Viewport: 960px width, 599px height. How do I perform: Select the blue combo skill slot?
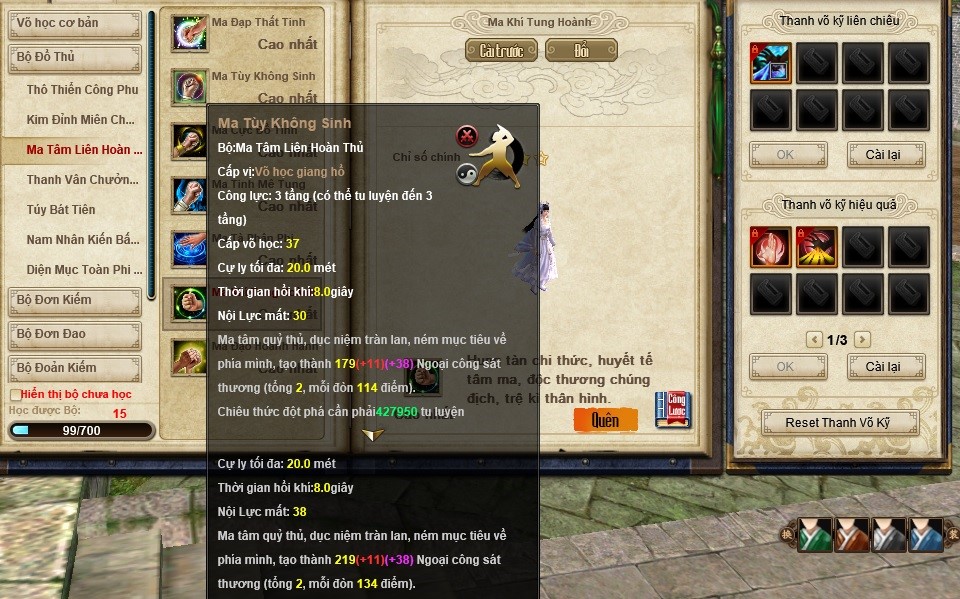(770, 63)
